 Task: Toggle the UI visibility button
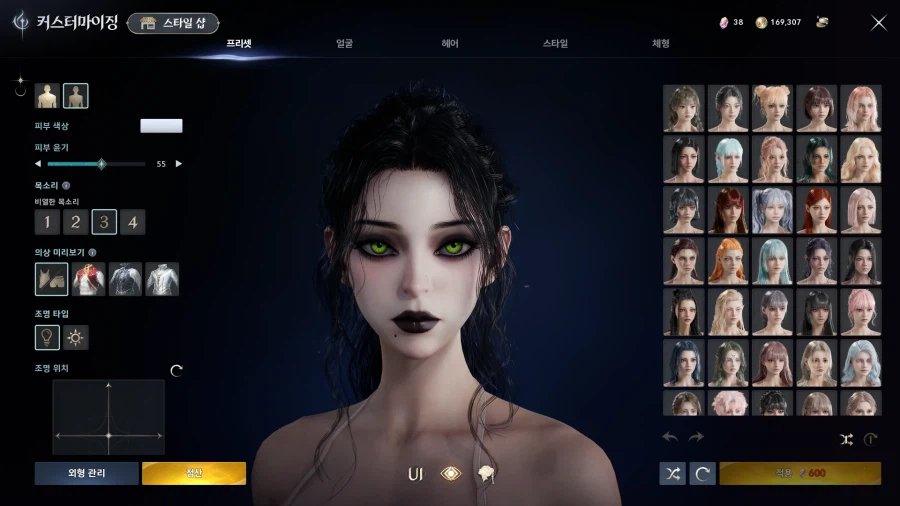[415, 474]
